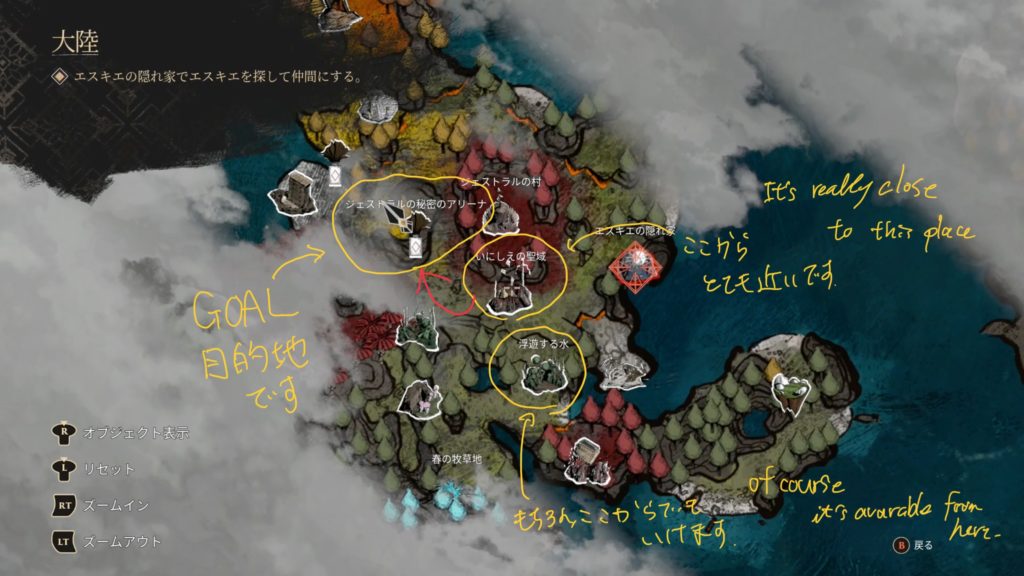Click the 春の牧草地 map label
1024x576 pixels.
point(456,459)
